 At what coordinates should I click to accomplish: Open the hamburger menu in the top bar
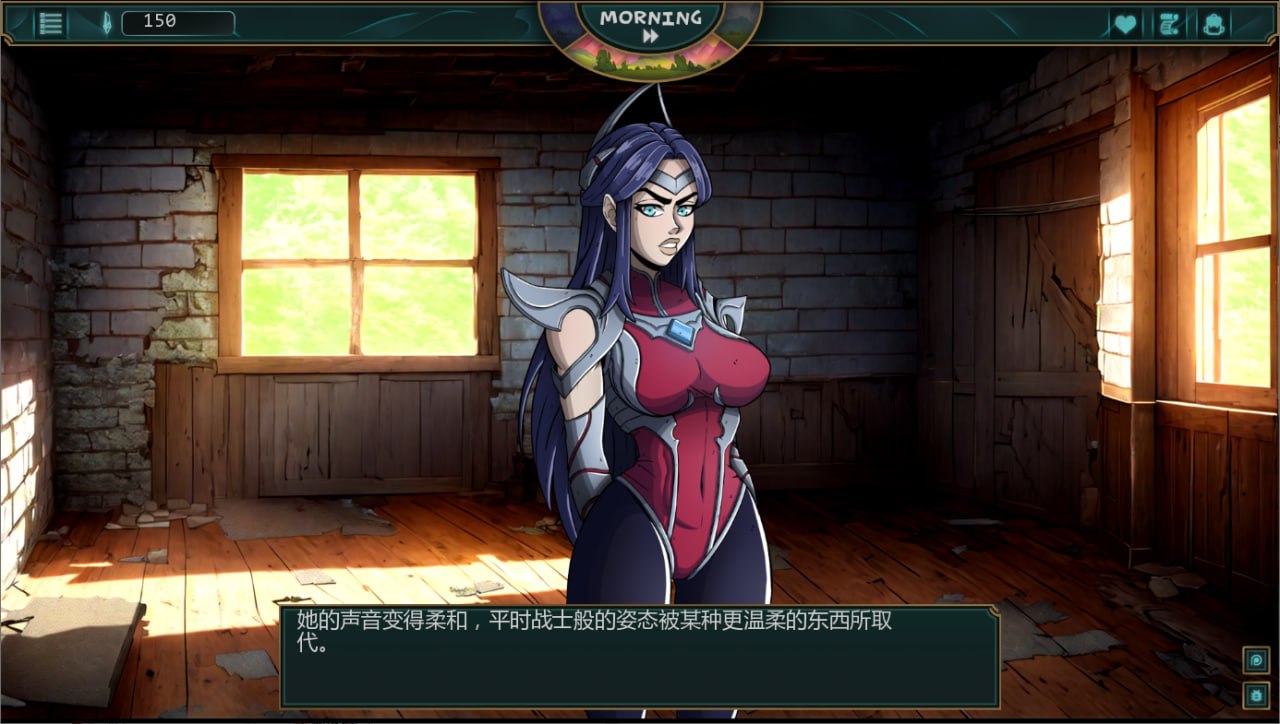point(50,23)
